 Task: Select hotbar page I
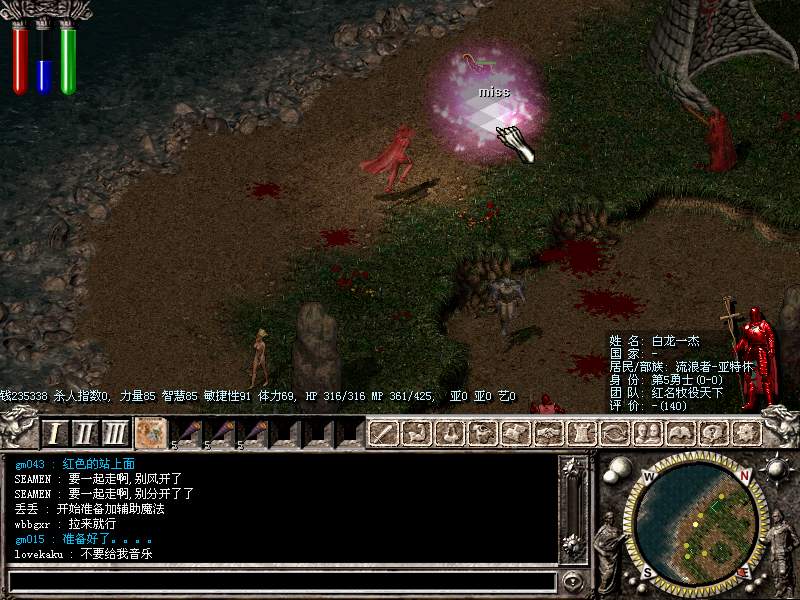55,433
